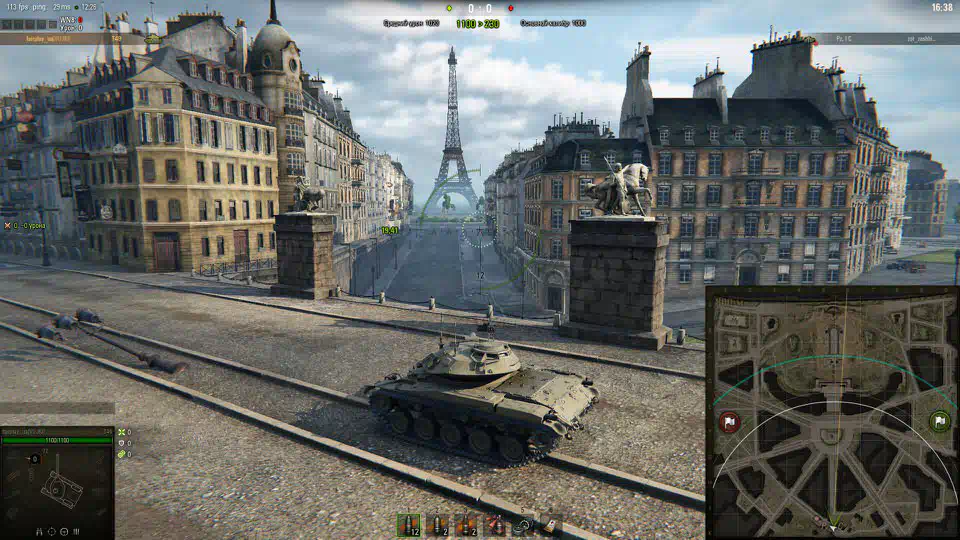Image resolution: width=960 pixels, height=540 pixels.
Task: Click the tank damage panel schematic
Action: click(x=58, y=488)
